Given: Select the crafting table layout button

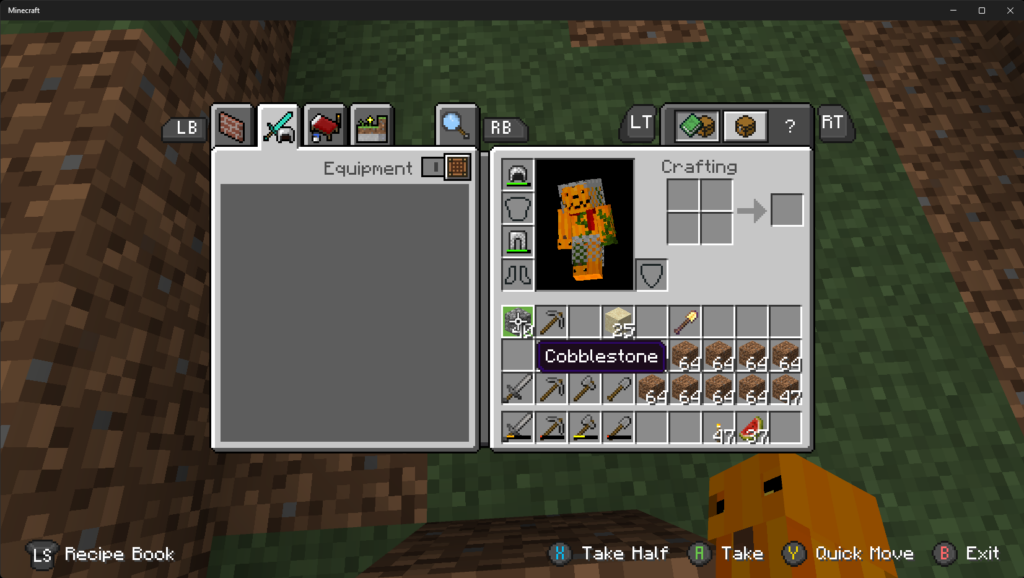Looking at the screenshot, I should [745, 126].
